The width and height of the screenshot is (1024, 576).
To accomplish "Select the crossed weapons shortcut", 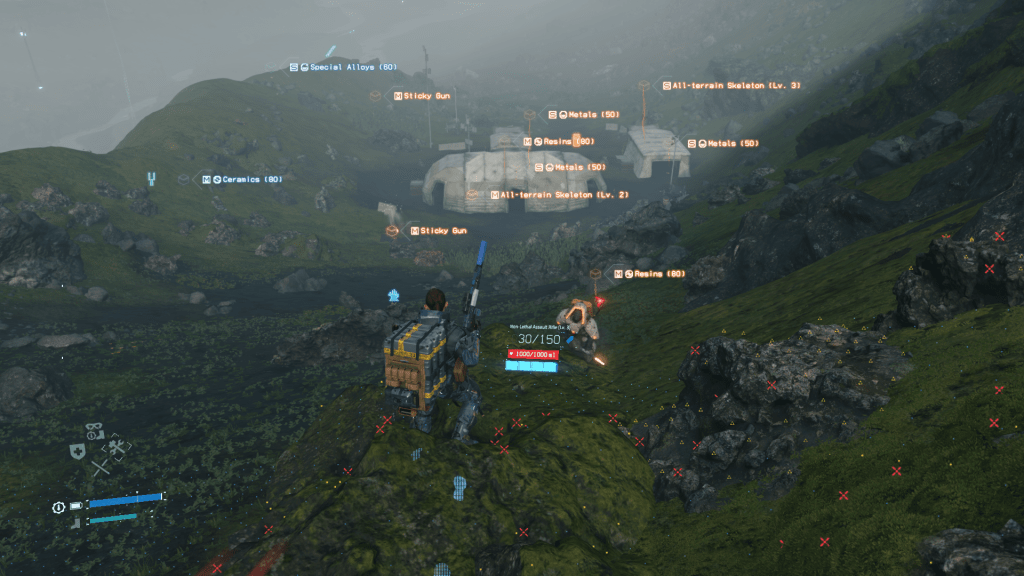I will click(x=100, y=467).
